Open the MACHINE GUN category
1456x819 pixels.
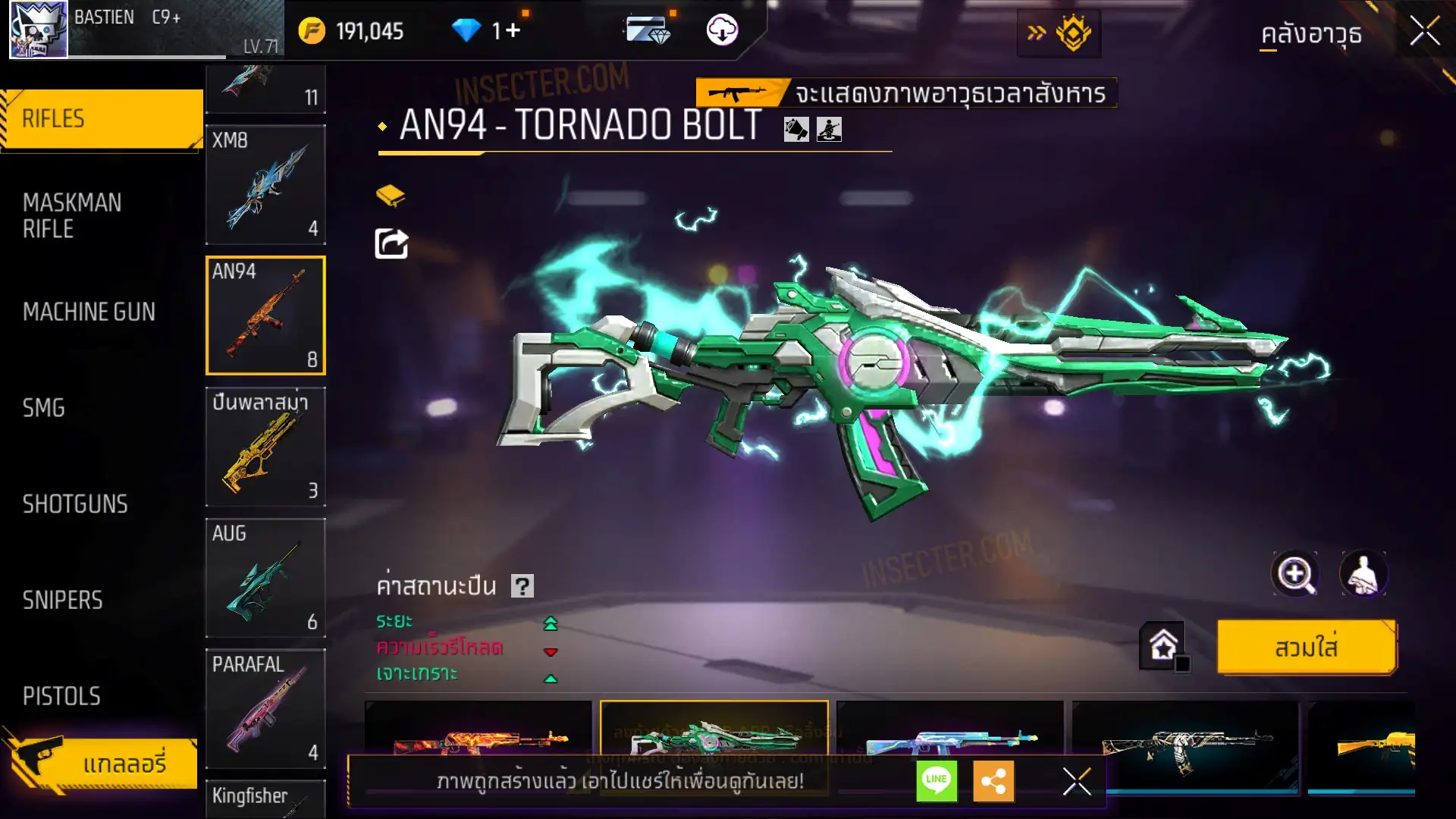click(x=89, y=312)
